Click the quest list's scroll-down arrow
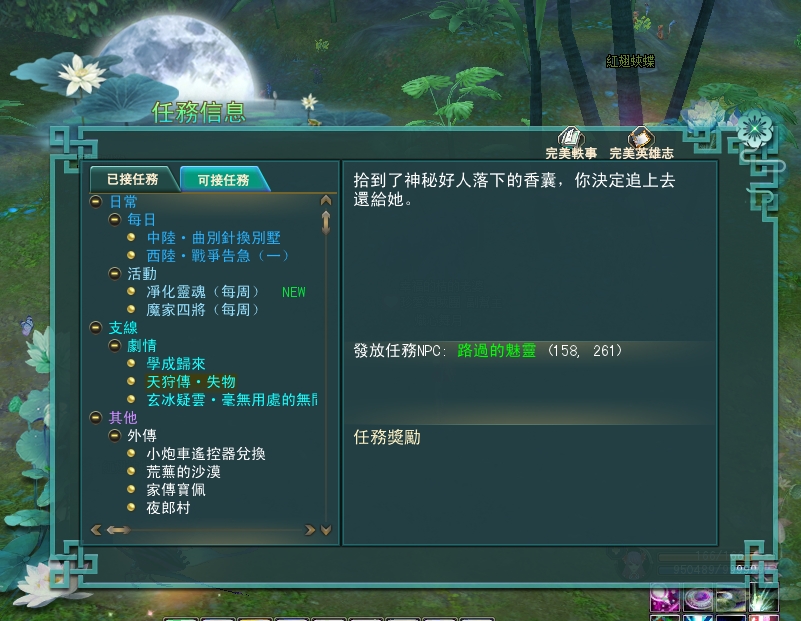Image resolution: width=801 pixels, height=621 pixels. [326, 530]
